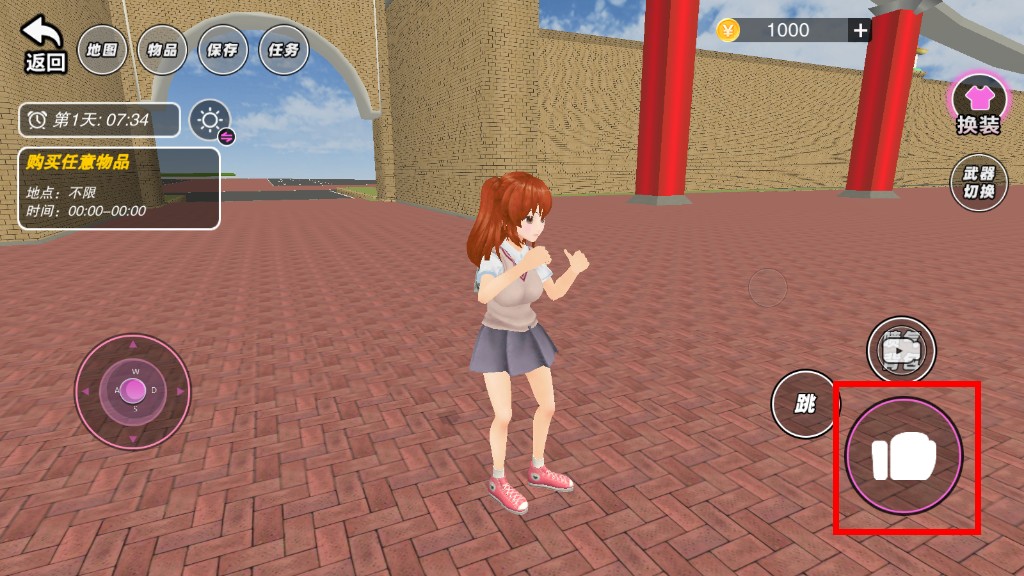Open the 物品 items bag
Viewport: 1024px width, 576px height.
tap(162, 50)
